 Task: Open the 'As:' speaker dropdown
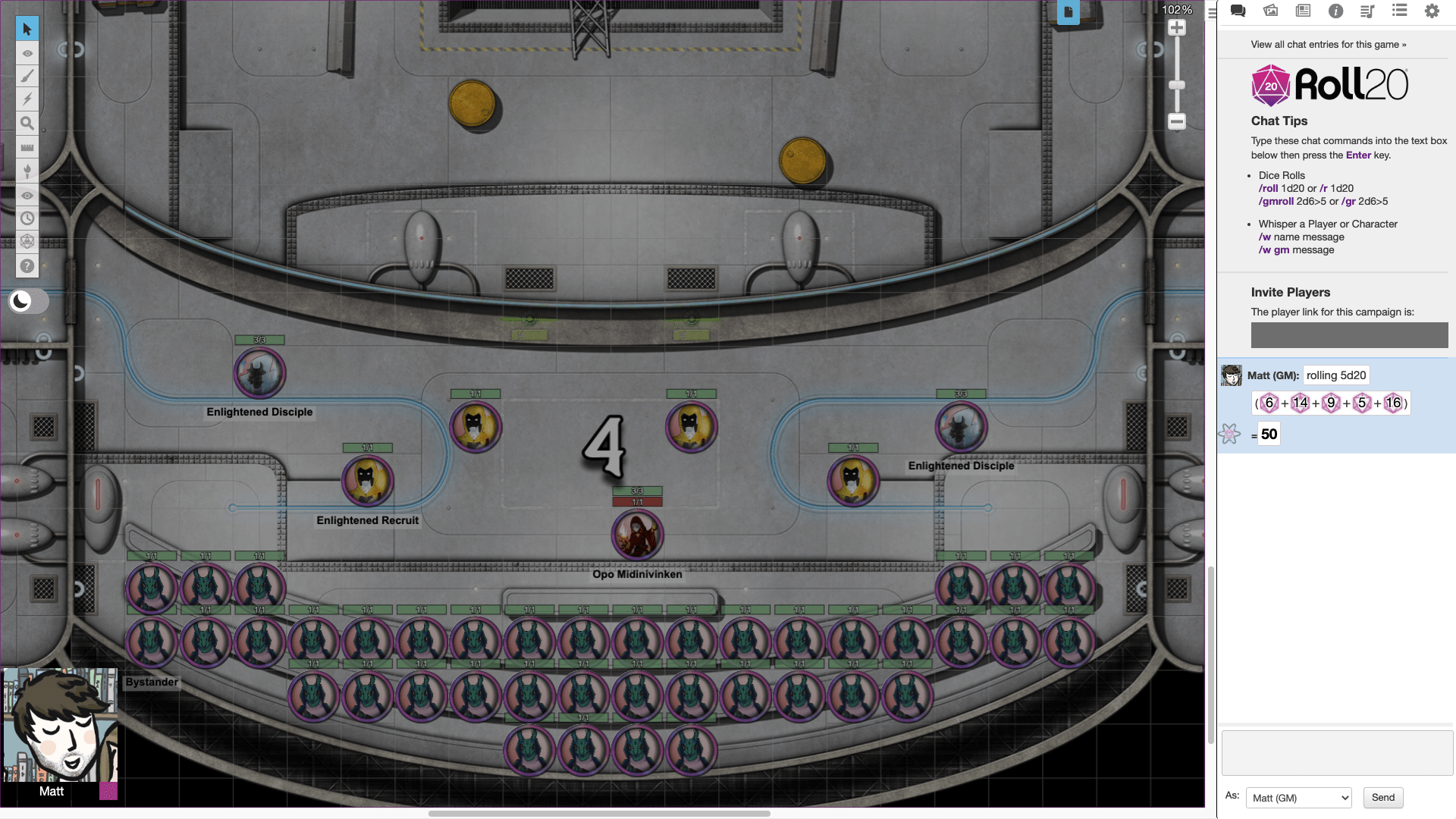click(x=1298, y=797)
